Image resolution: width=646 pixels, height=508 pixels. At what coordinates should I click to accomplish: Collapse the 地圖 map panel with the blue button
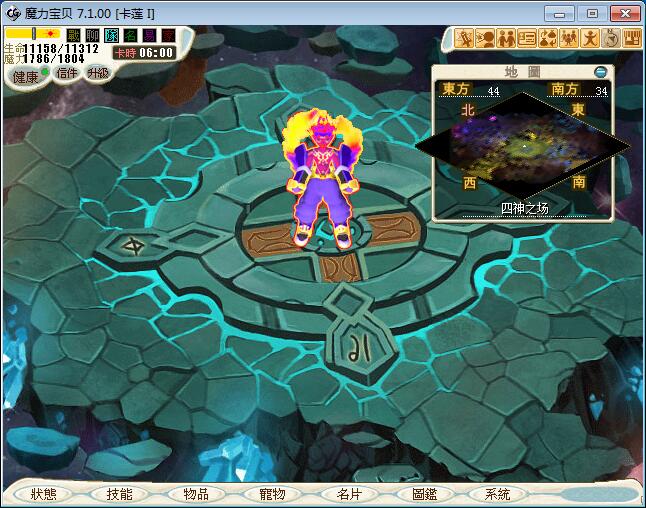pyautogui.click(x=600, y=72)
